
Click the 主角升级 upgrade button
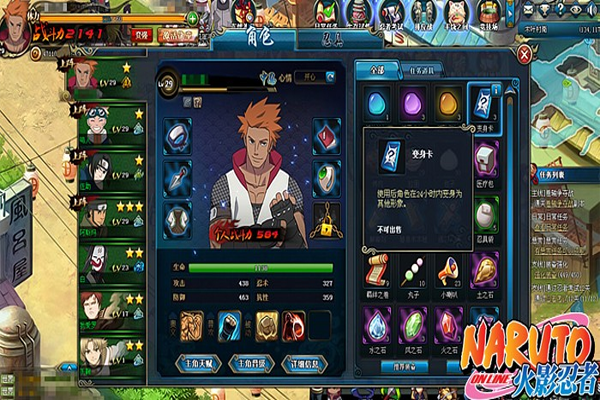coord(251,361)
